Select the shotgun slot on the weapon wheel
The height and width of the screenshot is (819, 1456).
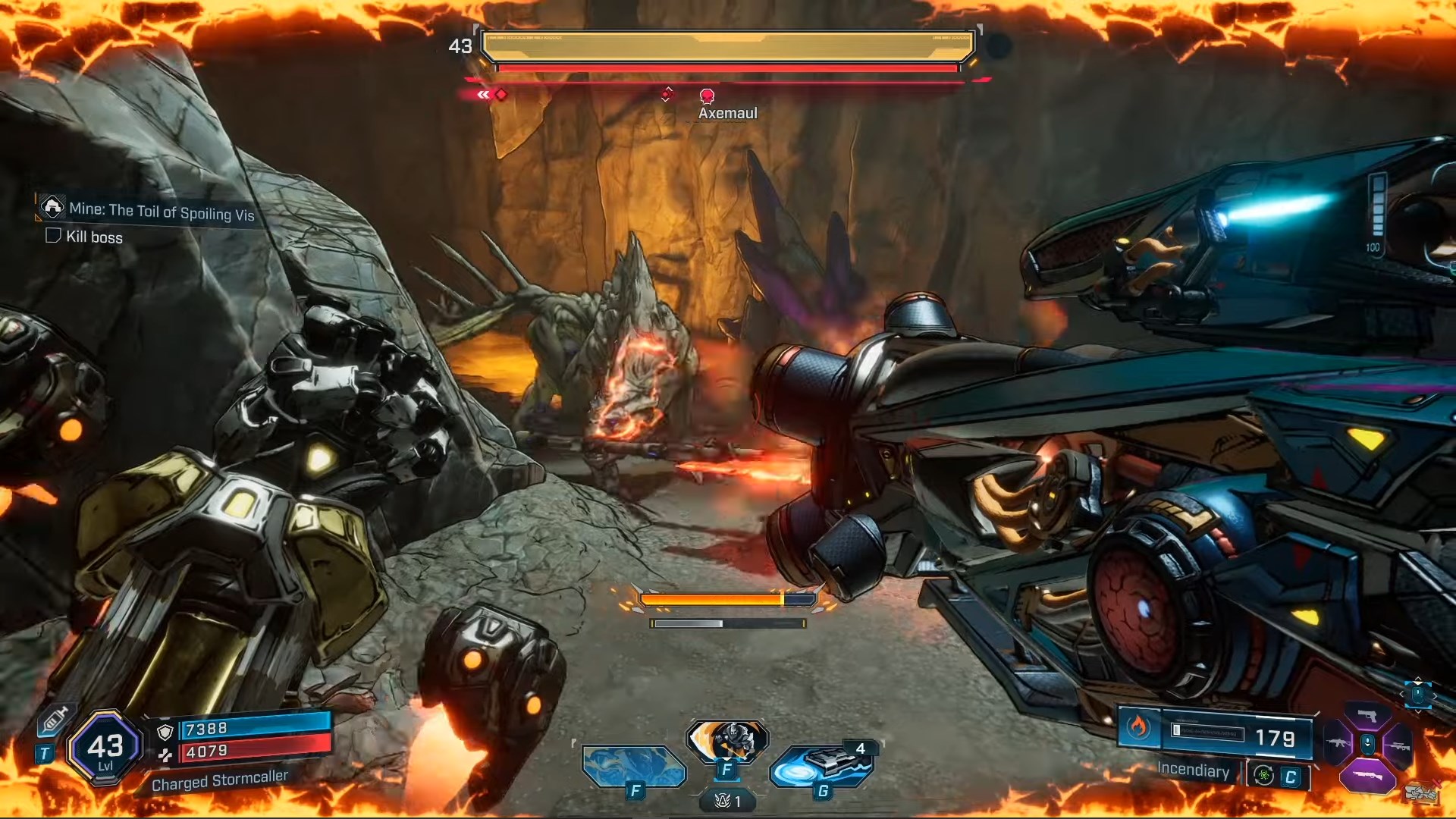(1368, 775)
